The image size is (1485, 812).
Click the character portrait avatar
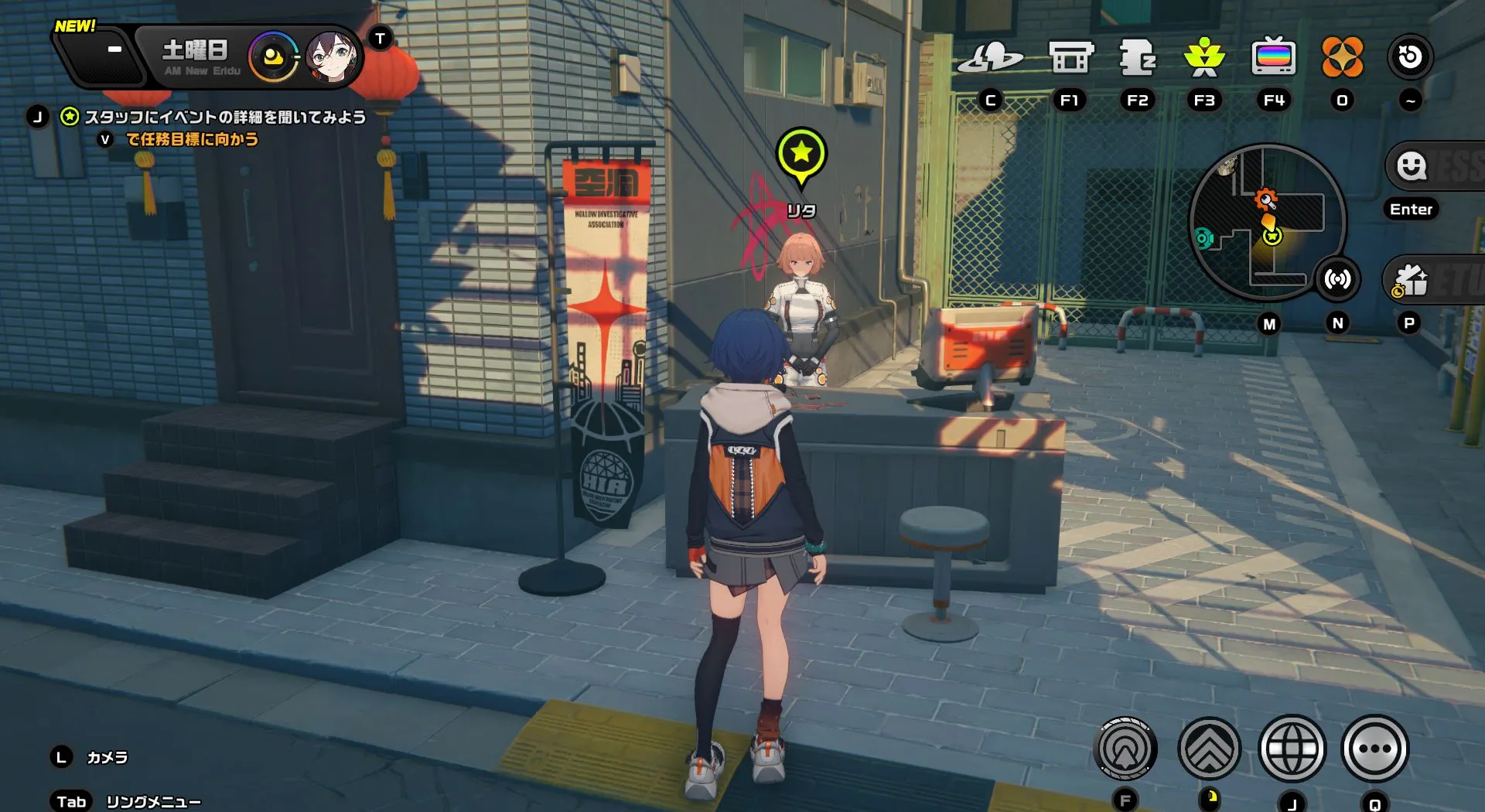tap(331, 57)
